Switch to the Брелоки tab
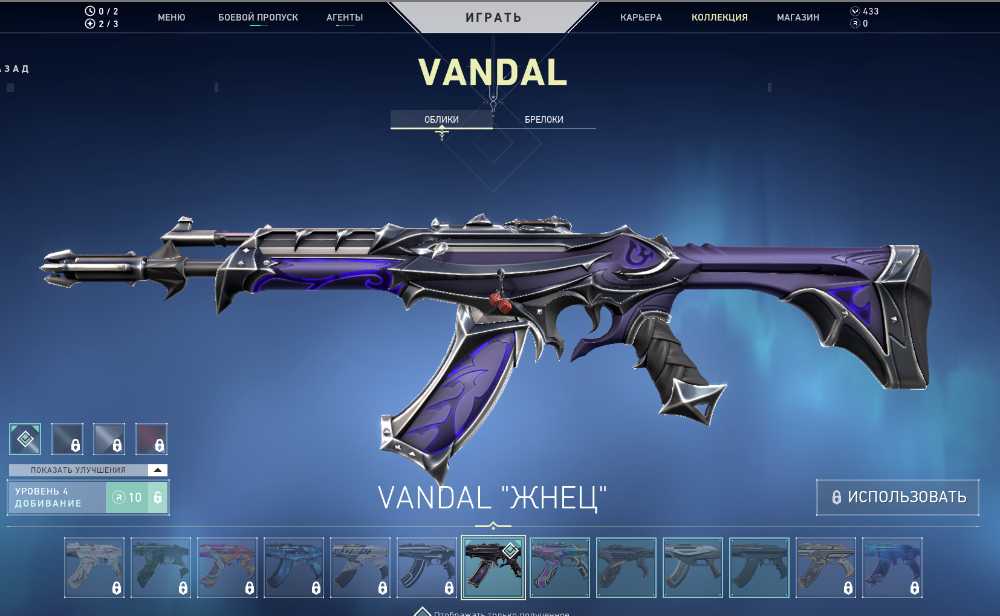Screen dimensions: 1000x616 pyautogui.click(x=544, y=119)
